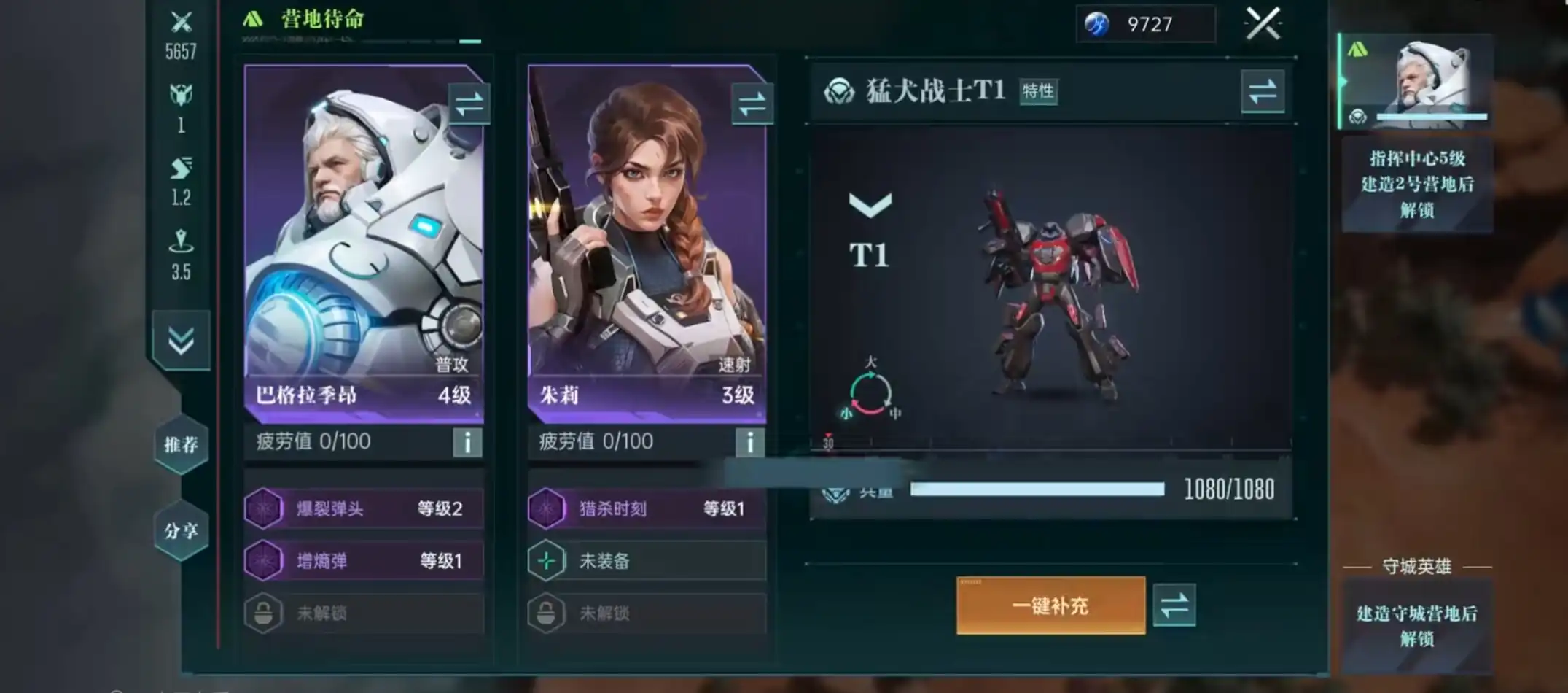This screenshot has width=1568, height=693.
Task: Select the 猎杀时刻 skill hexagon icon
Action: 547,508
